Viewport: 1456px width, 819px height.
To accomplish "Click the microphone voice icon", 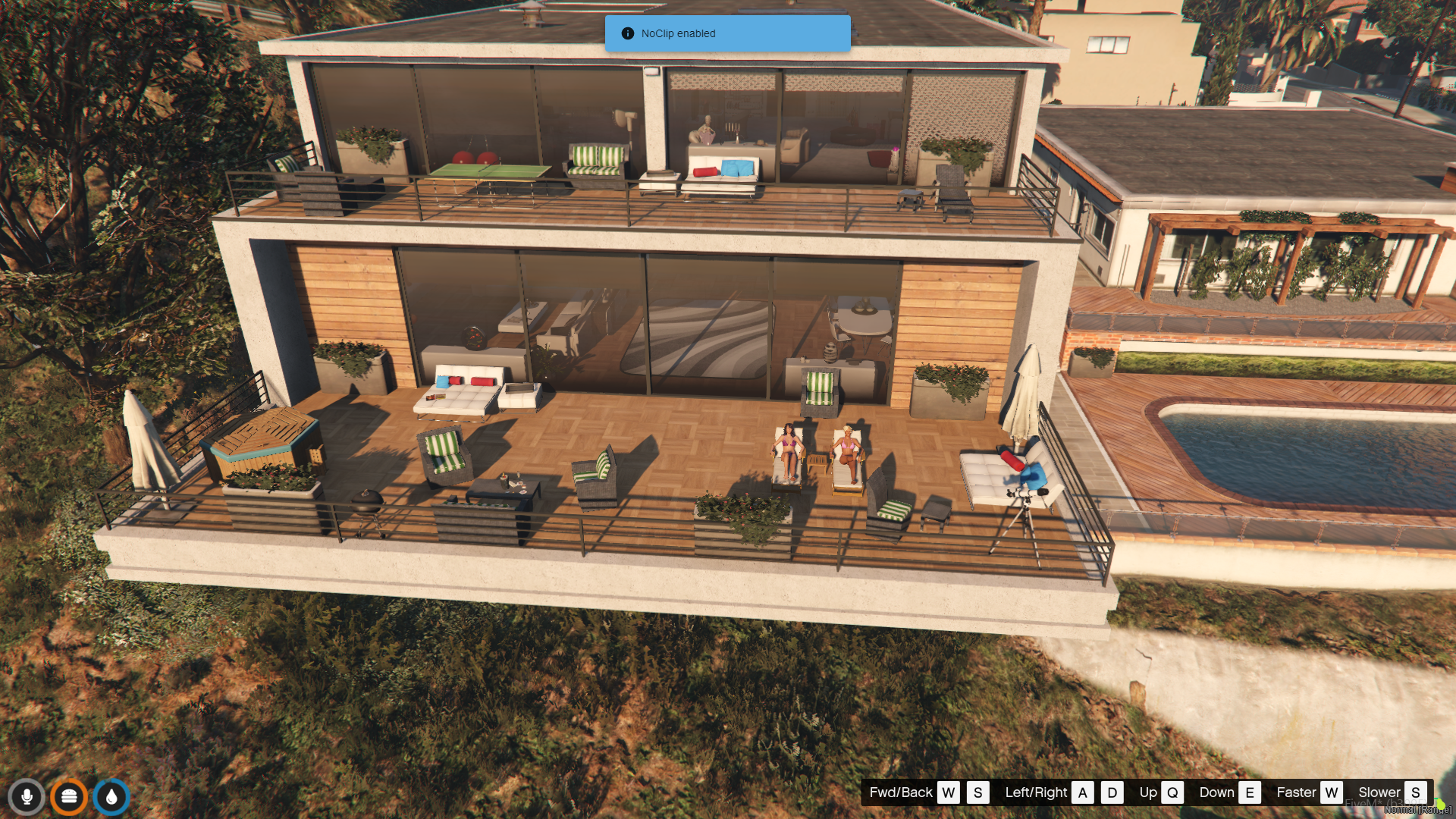I will [27, 797].
